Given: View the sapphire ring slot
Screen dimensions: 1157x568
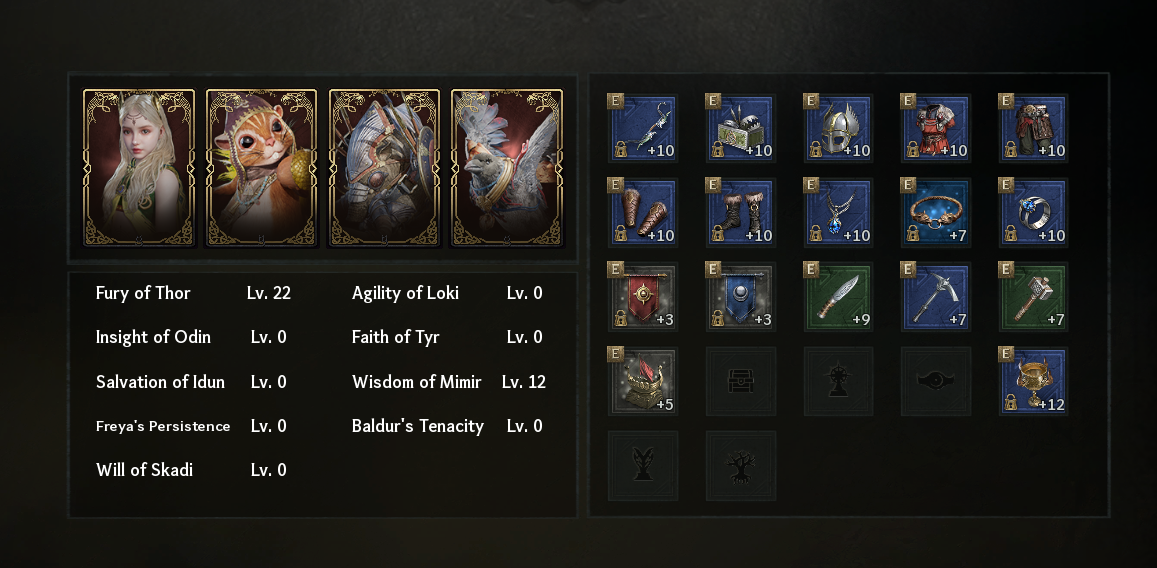Looking at the screenshot, I should click(x=1034, y=213).
